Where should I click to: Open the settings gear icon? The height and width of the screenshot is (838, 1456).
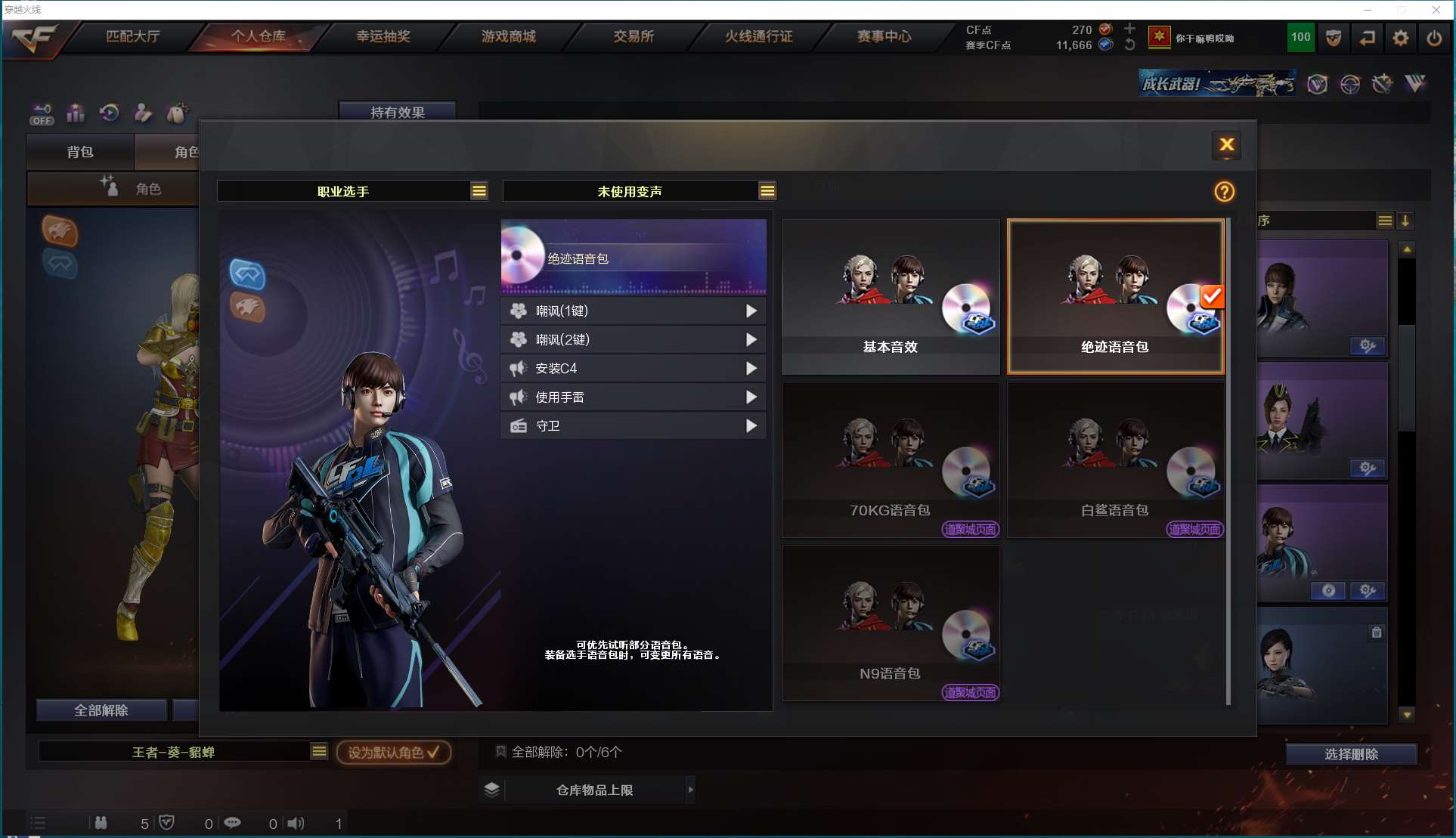(1400, 38)
